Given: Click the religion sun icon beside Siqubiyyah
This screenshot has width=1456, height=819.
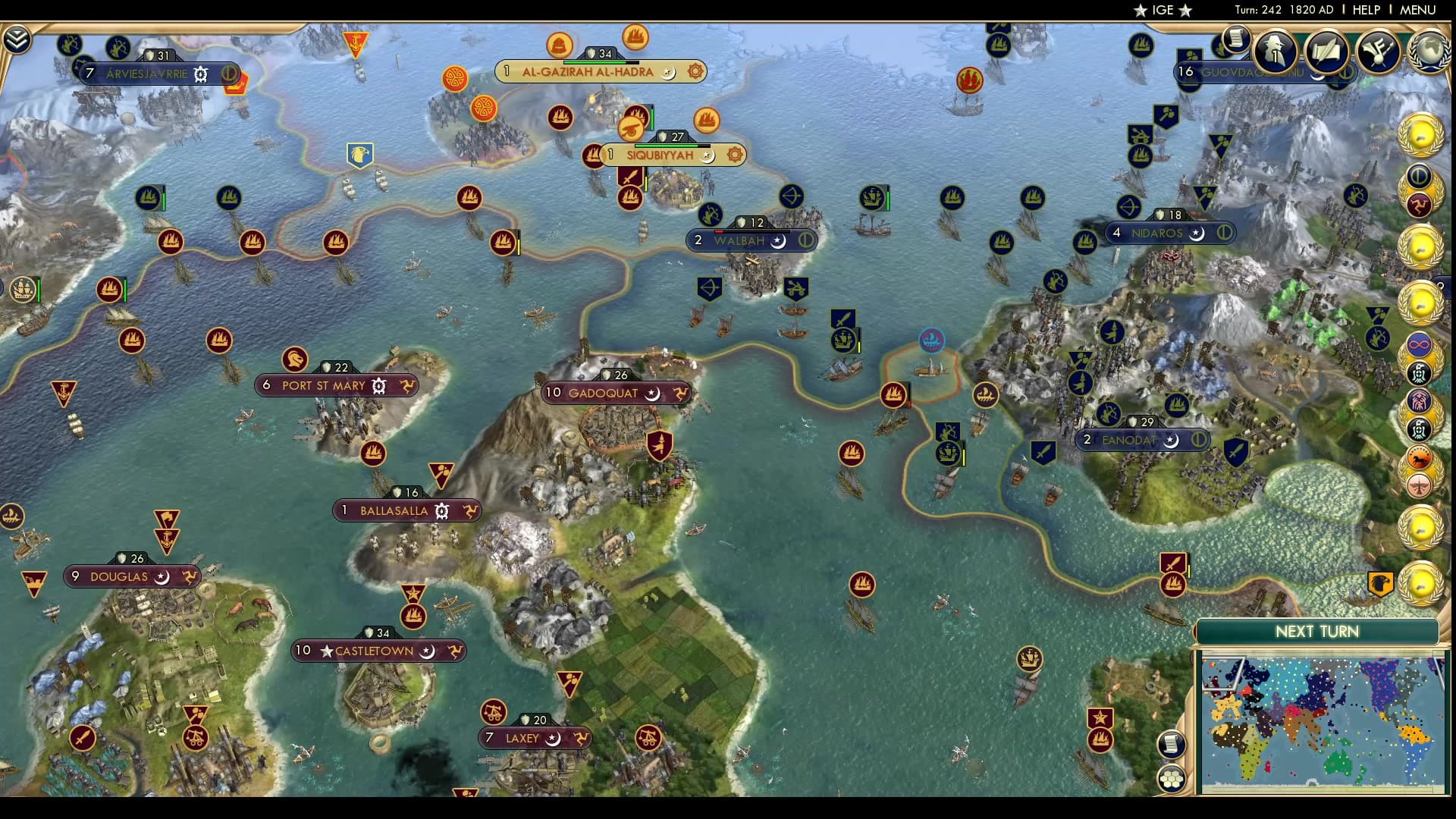Looking at the screenshot, I should click(x=733, y=155).
